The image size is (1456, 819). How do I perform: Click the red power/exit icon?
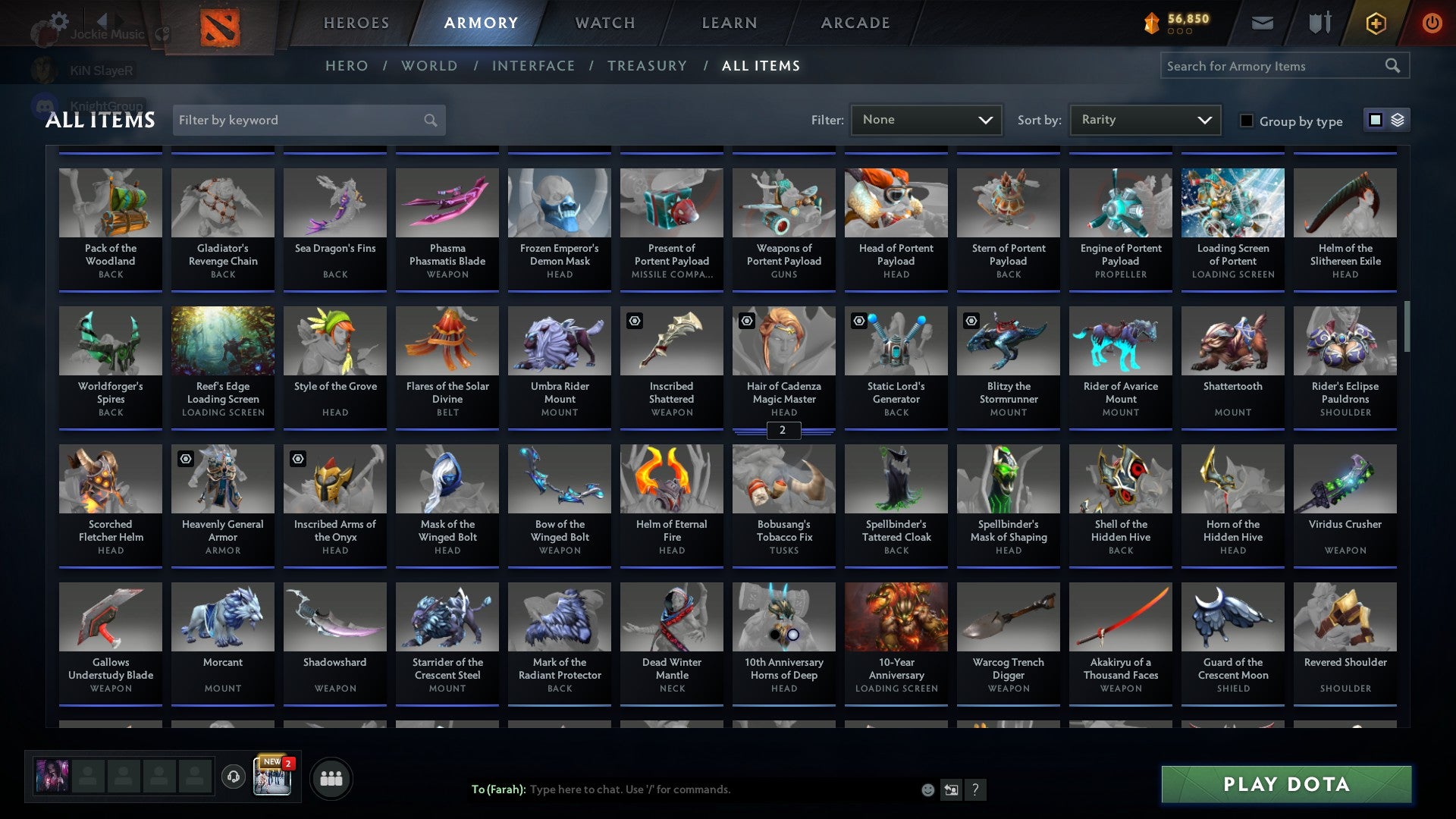(1432, 23)
